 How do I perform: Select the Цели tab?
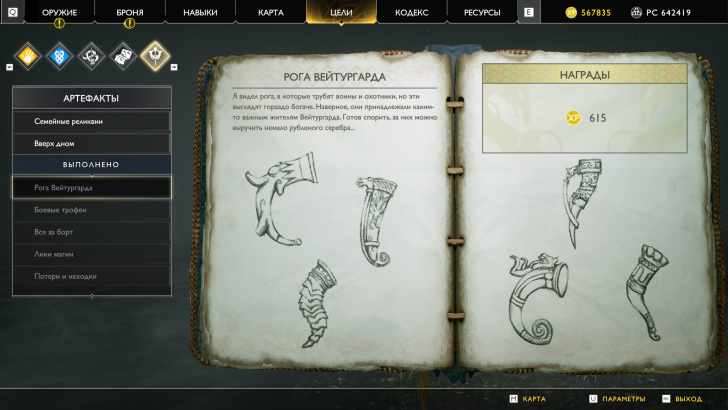(x=341, y=12)
